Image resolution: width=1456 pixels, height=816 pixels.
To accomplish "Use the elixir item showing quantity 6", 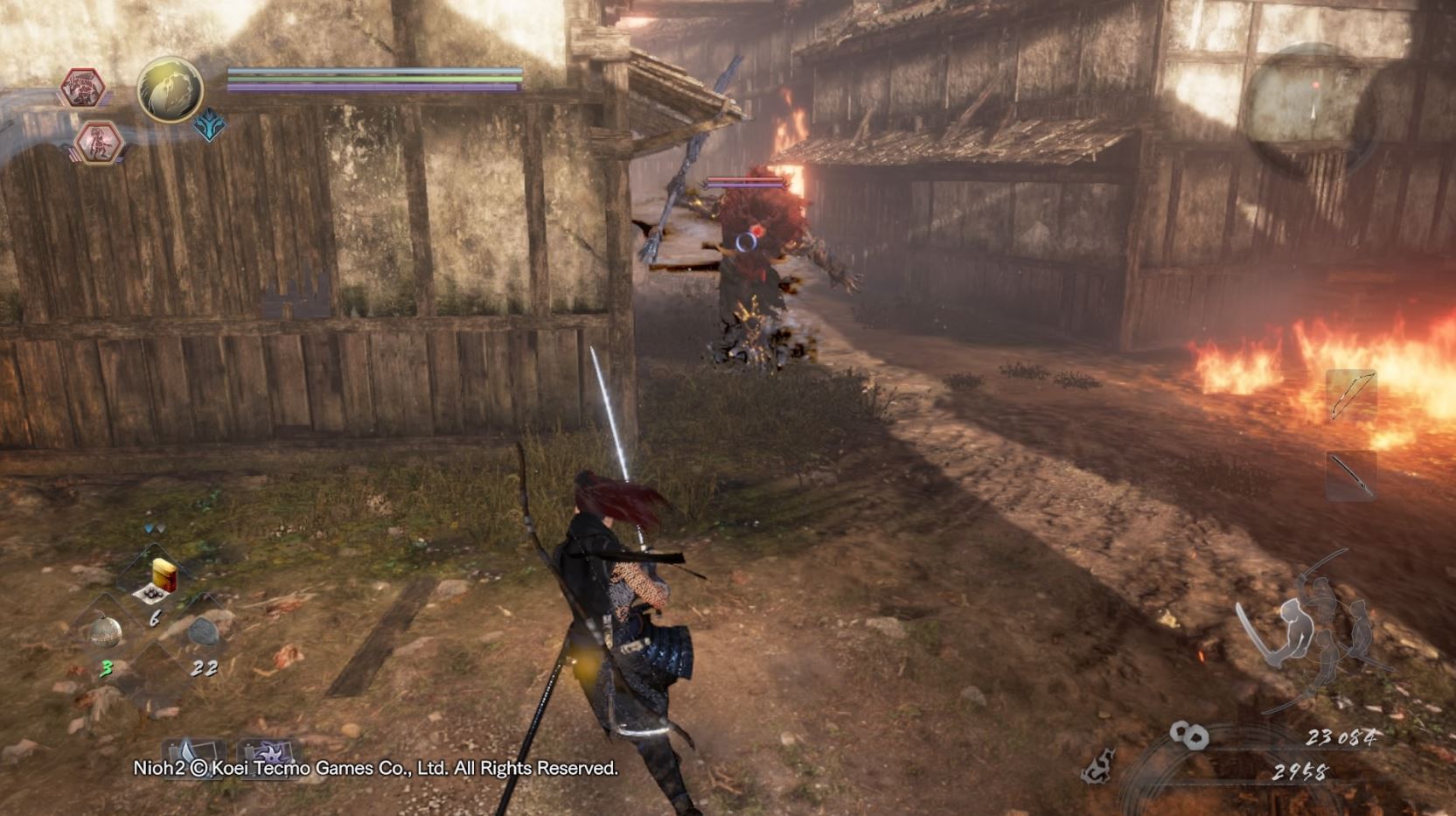I will [158, 579].
